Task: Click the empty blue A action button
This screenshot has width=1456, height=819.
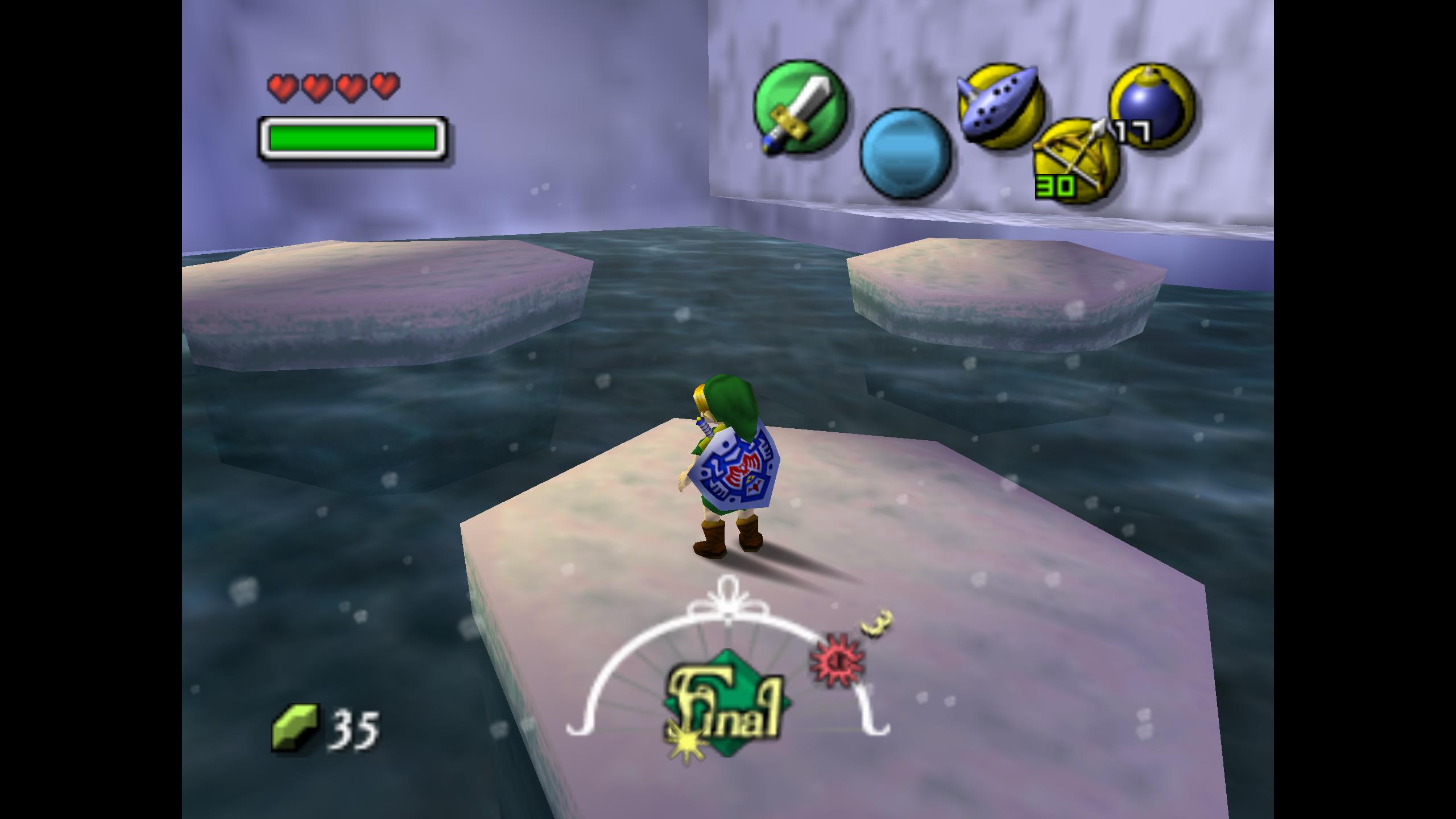Action: tap(905, 154)
